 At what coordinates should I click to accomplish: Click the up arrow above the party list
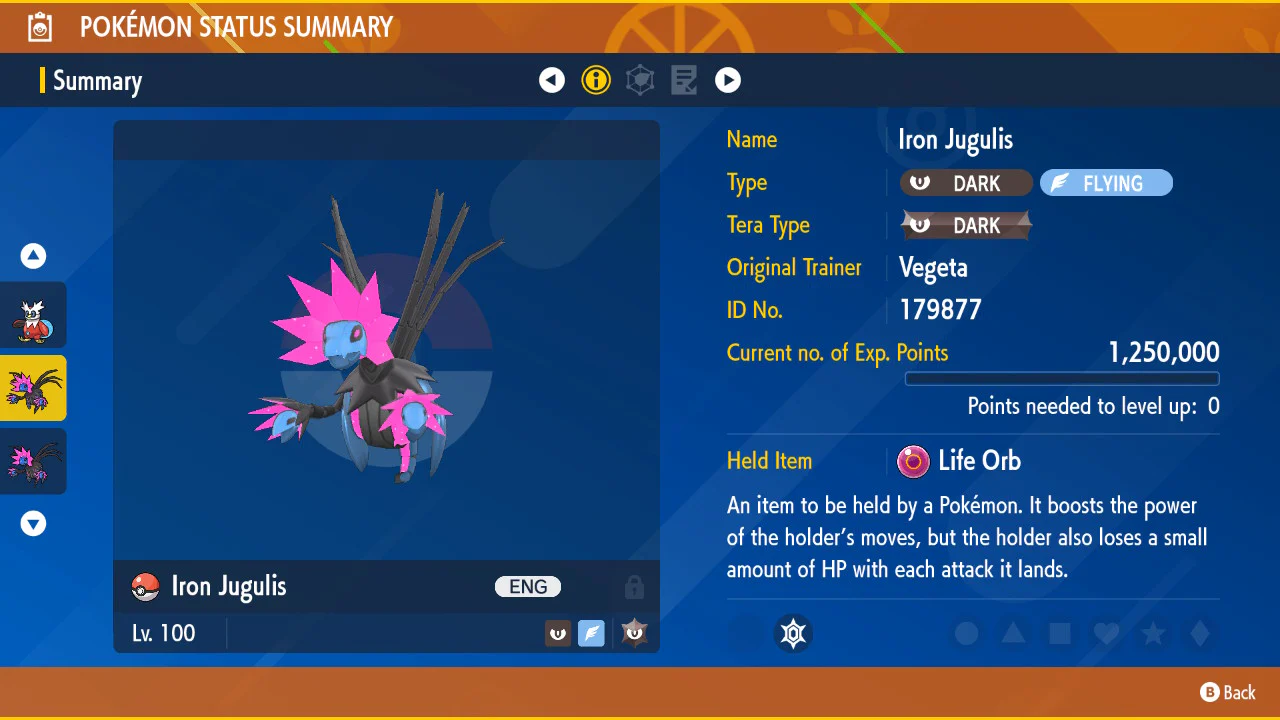tap(34, 257)
